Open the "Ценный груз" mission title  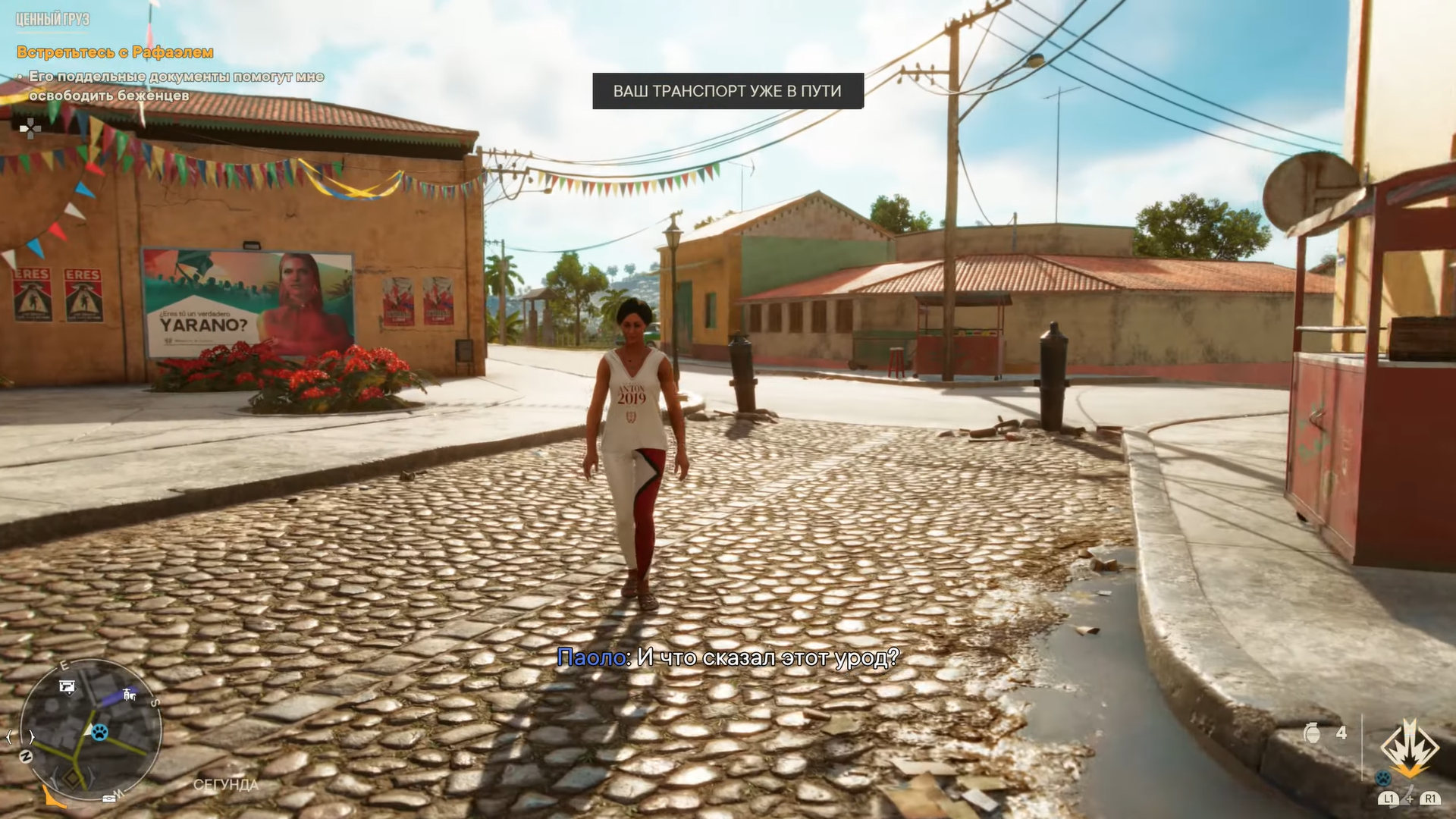[52, 19]
